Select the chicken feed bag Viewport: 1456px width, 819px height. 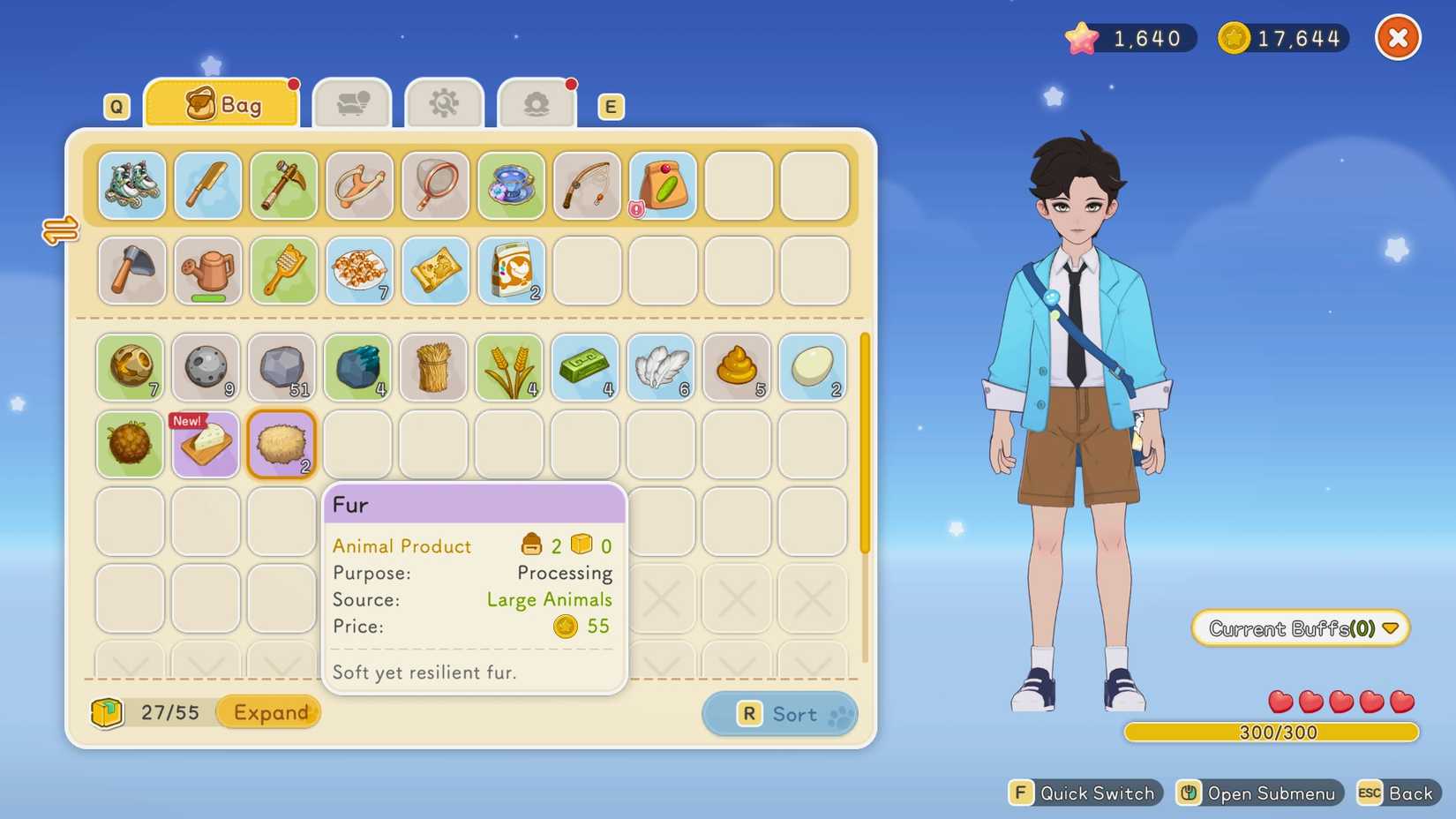[511, 271]
